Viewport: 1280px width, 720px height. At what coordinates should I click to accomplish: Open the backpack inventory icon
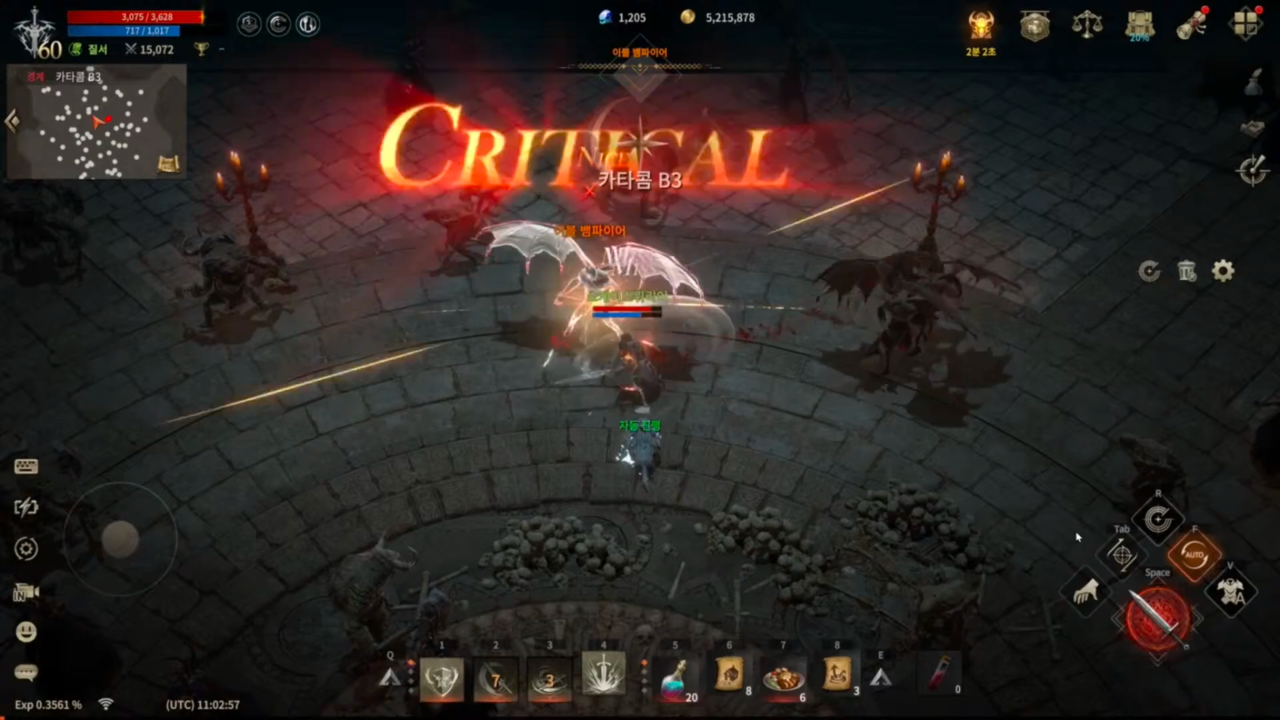1139,25
